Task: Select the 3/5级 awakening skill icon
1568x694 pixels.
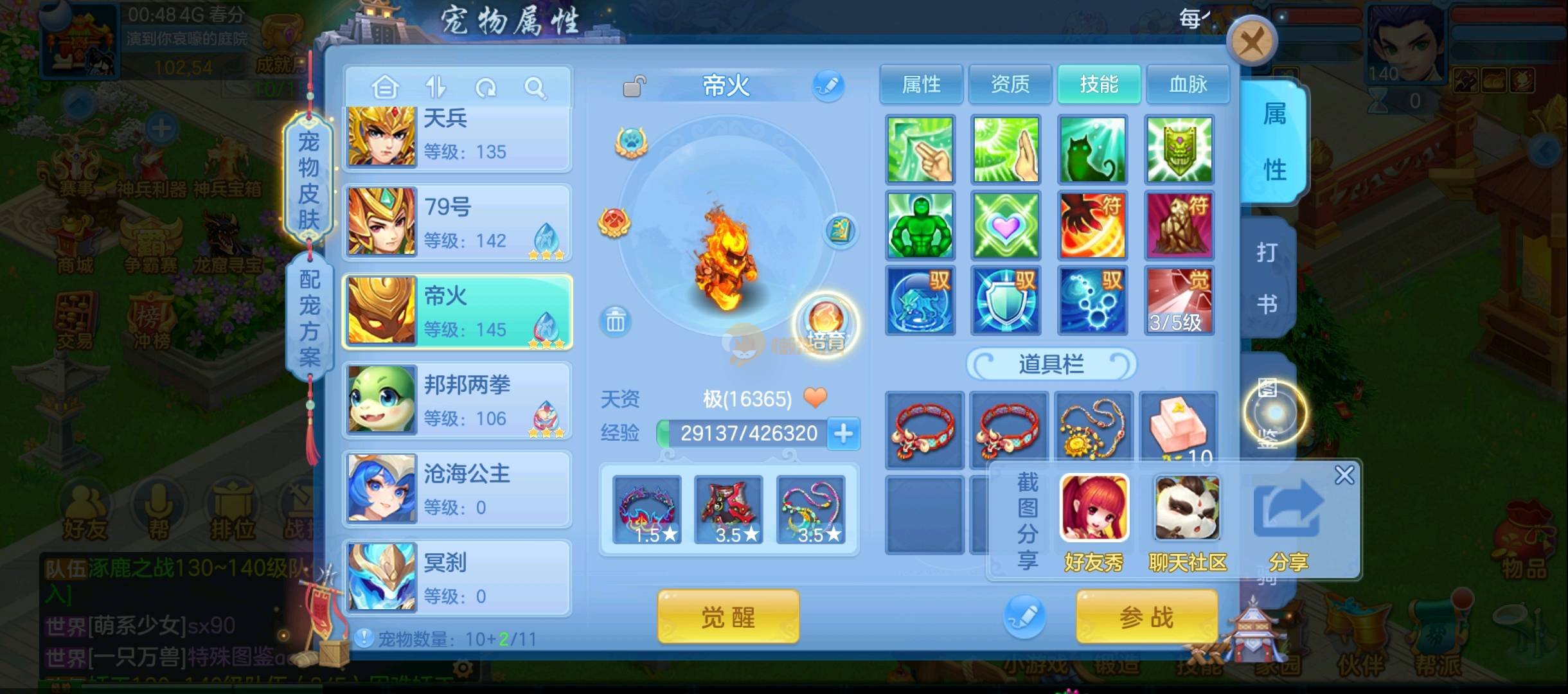Action: coord(1179,301)
